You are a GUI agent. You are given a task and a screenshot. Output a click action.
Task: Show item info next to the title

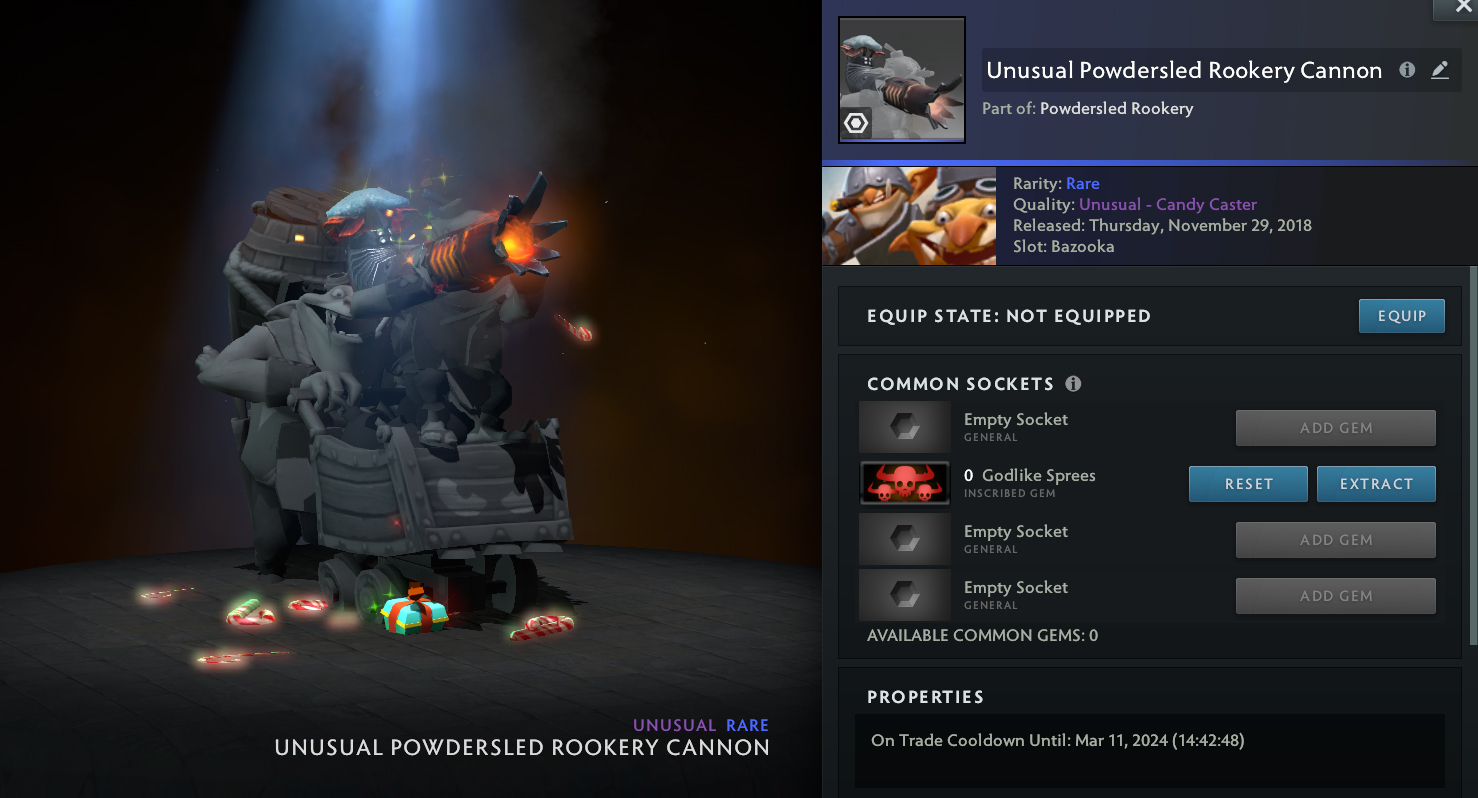pos(1407,70)
